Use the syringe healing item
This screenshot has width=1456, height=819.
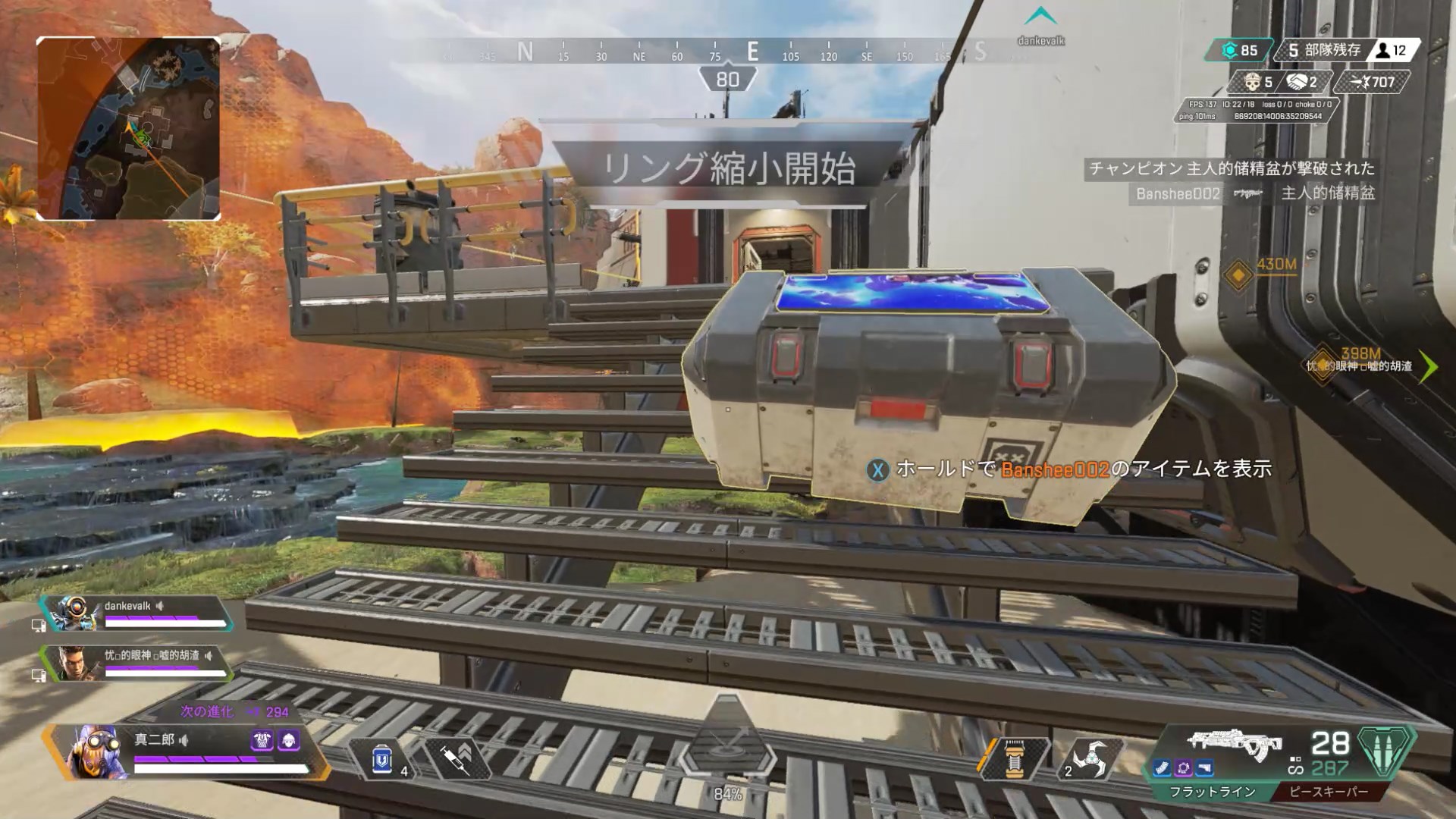[x=457, y=758]
